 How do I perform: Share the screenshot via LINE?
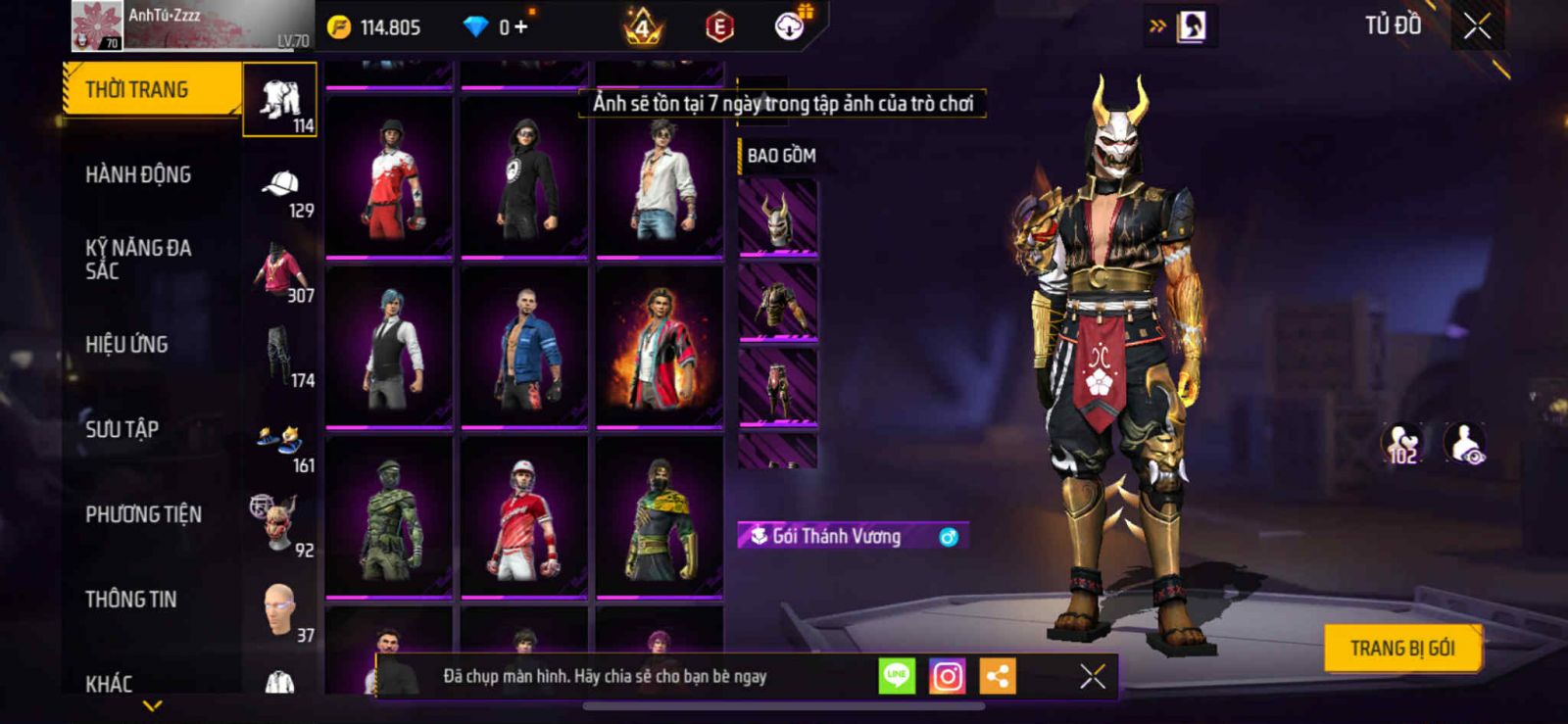point(897,676)
